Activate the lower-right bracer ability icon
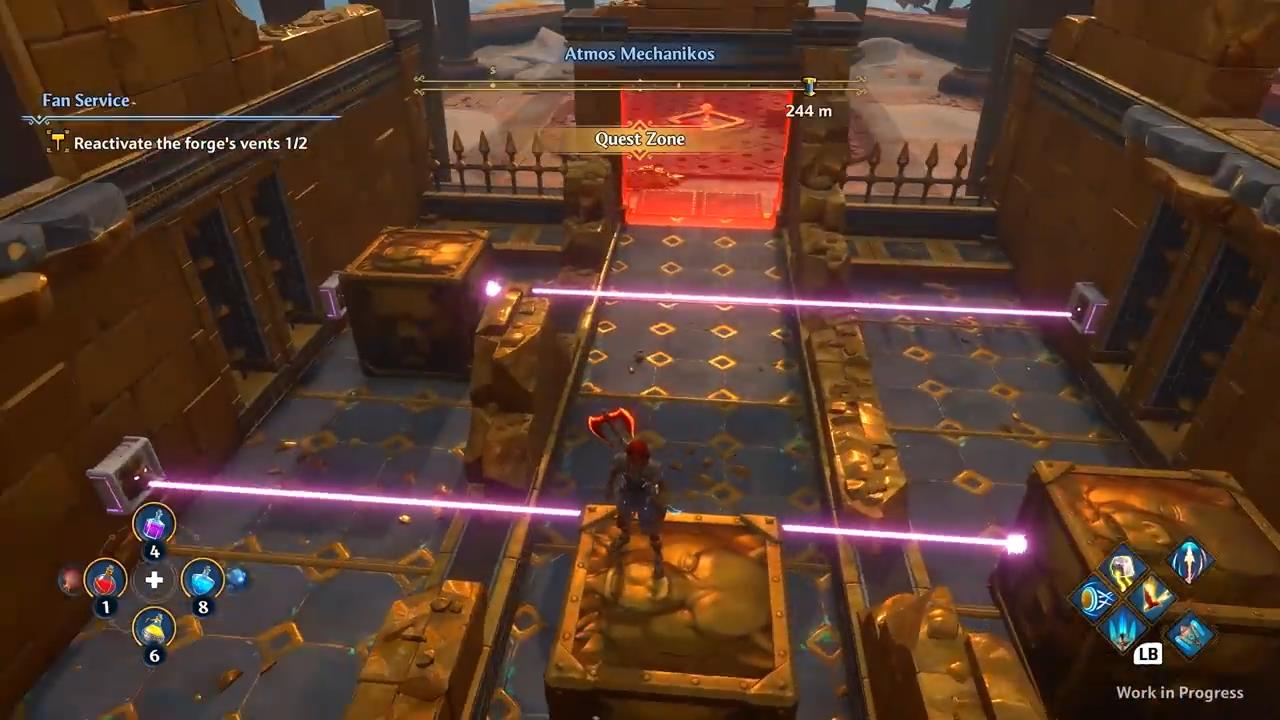The height and width of the screenshot is (720, 1280). coord(1190,636)
